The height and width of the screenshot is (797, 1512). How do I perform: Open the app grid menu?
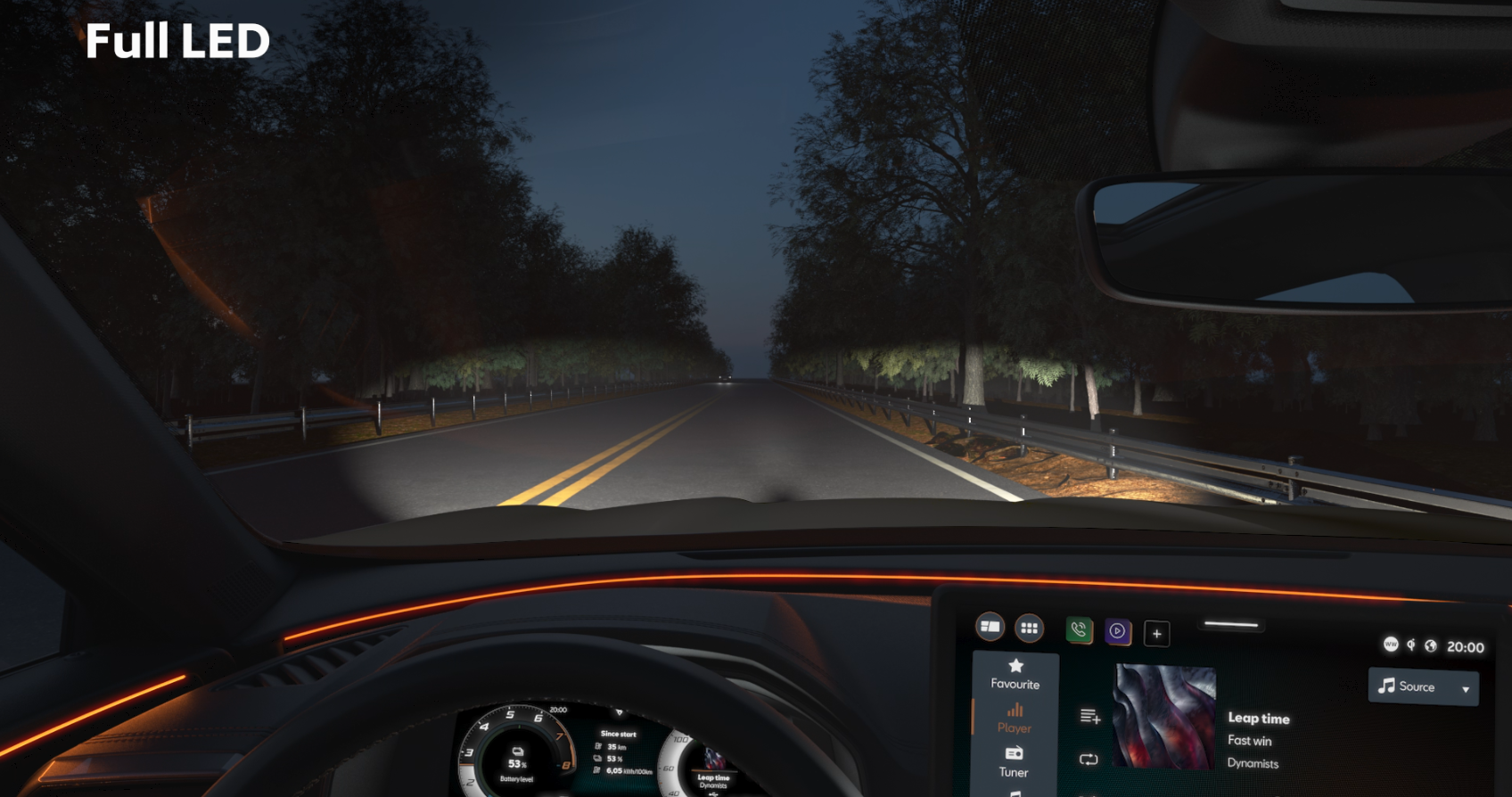click(1029, 629)
